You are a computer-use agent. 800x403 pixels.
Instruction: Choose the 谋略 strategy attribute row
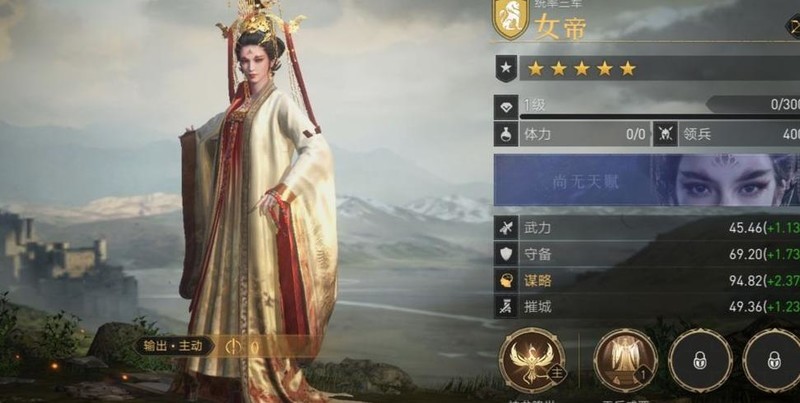[645, 281]
